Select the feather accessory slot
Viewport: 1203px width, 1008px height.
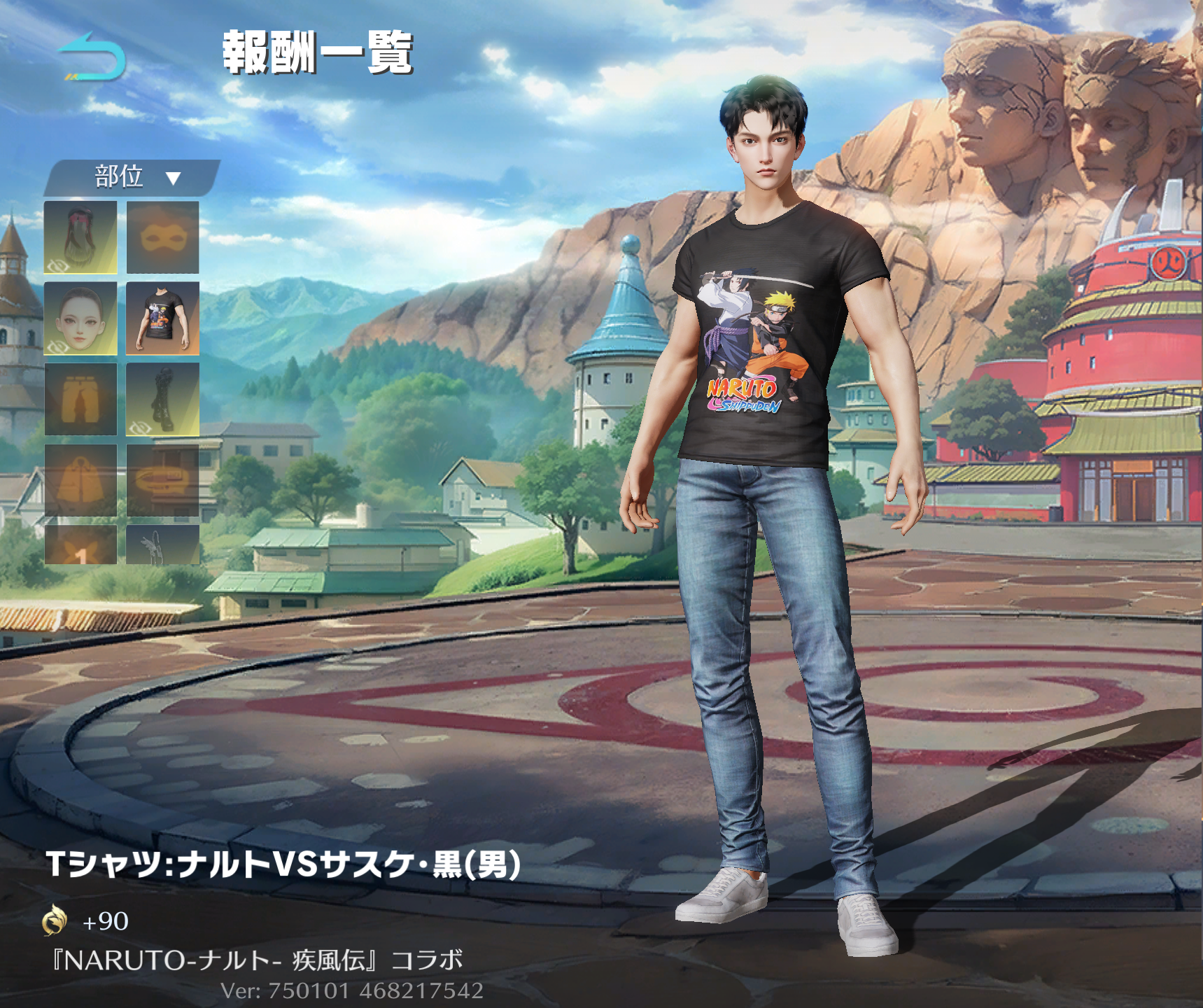tap(162, 545)
